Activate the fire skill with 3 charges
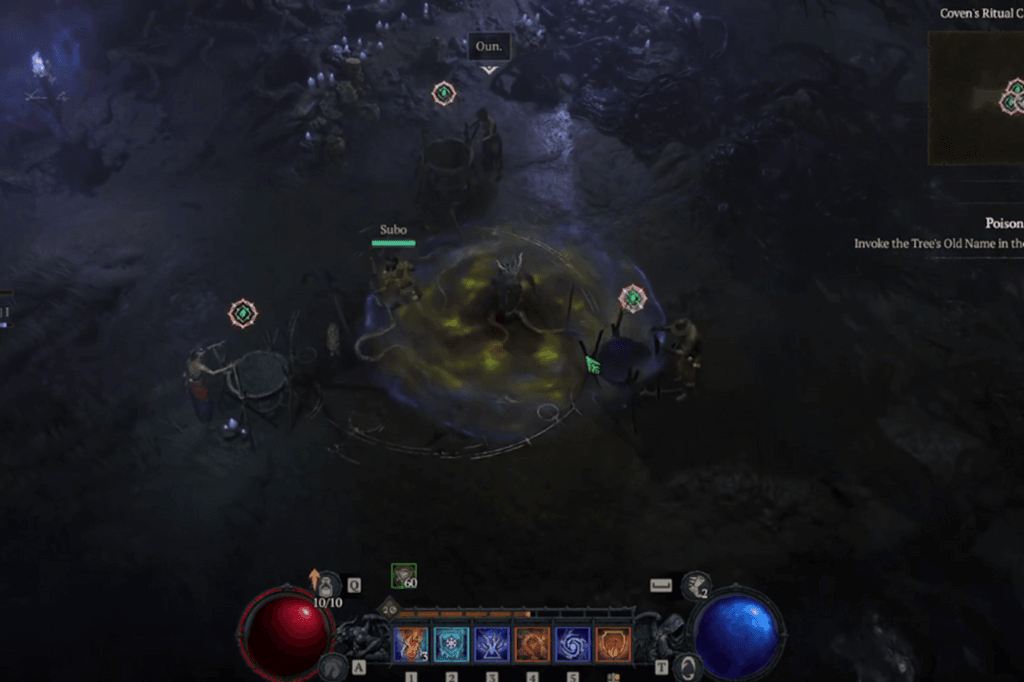 410,644
